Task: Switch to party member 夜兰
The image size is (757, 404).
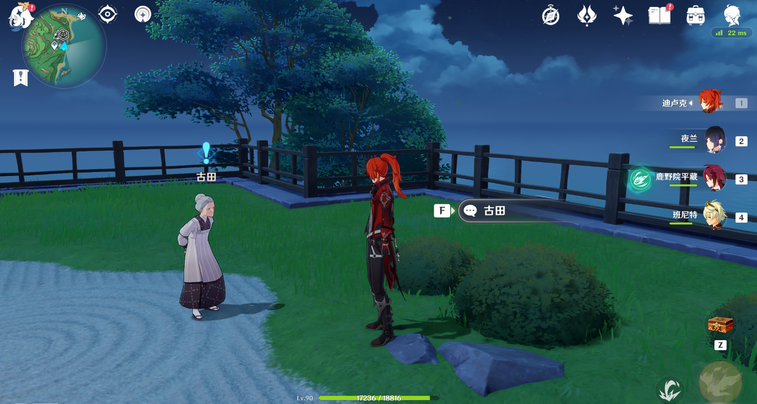Action: (714, 140)
